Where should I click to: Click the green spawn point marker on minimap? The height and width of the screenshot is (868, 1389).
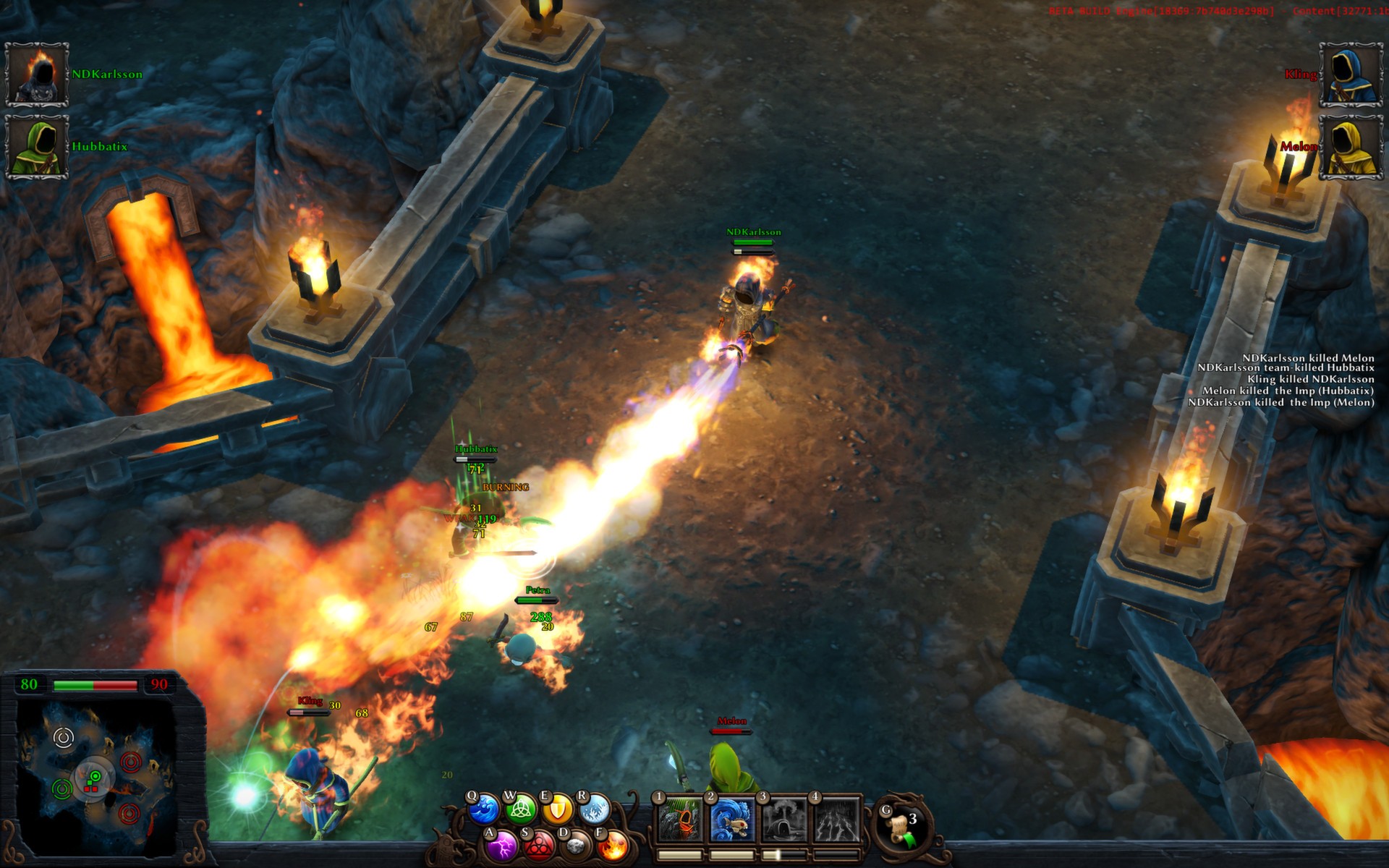click(62, 788)
